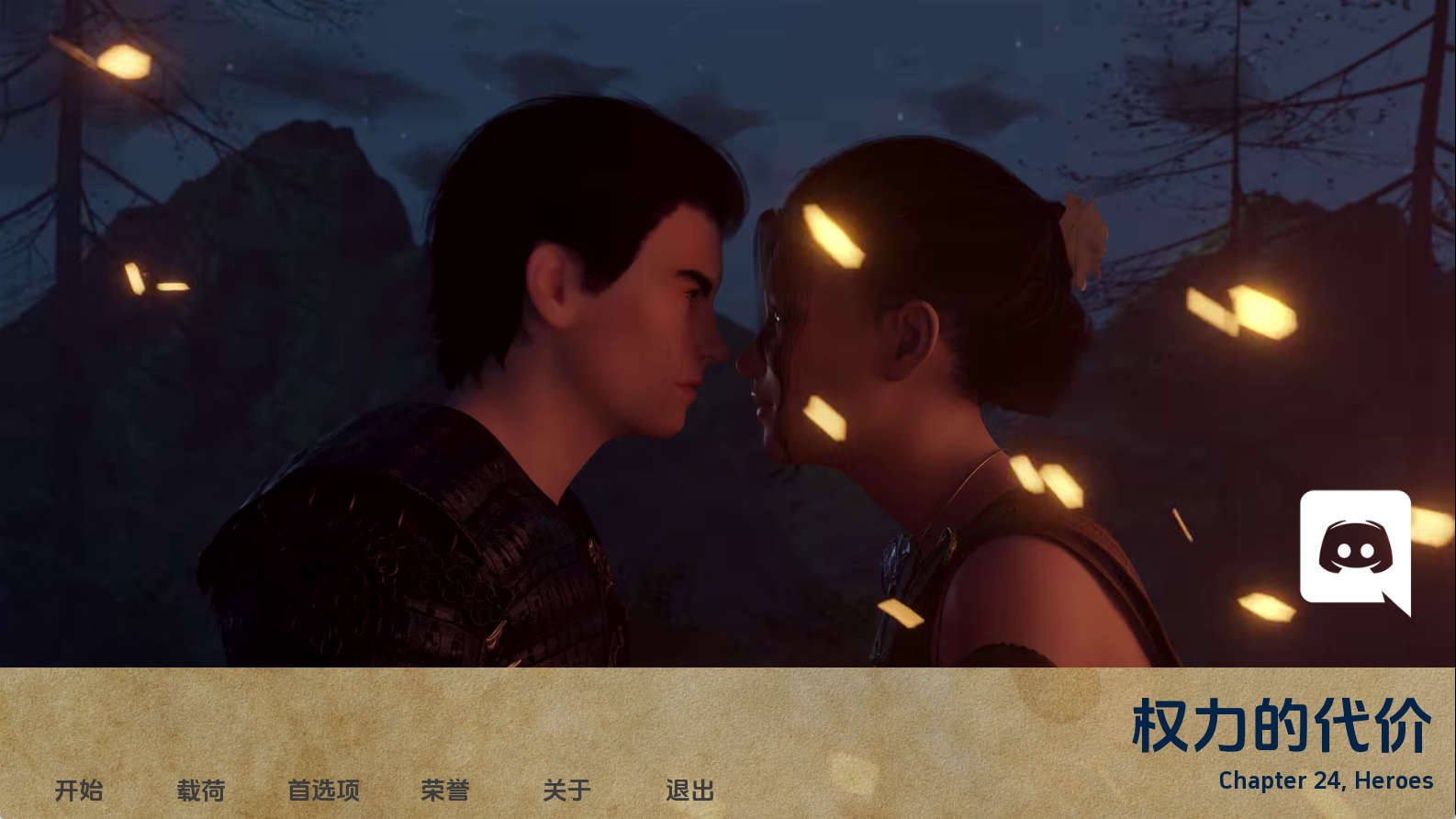This screenshot has width=1456, height=819.
Task: Open the 载荷 load game menu
Action: coord(202,791)
